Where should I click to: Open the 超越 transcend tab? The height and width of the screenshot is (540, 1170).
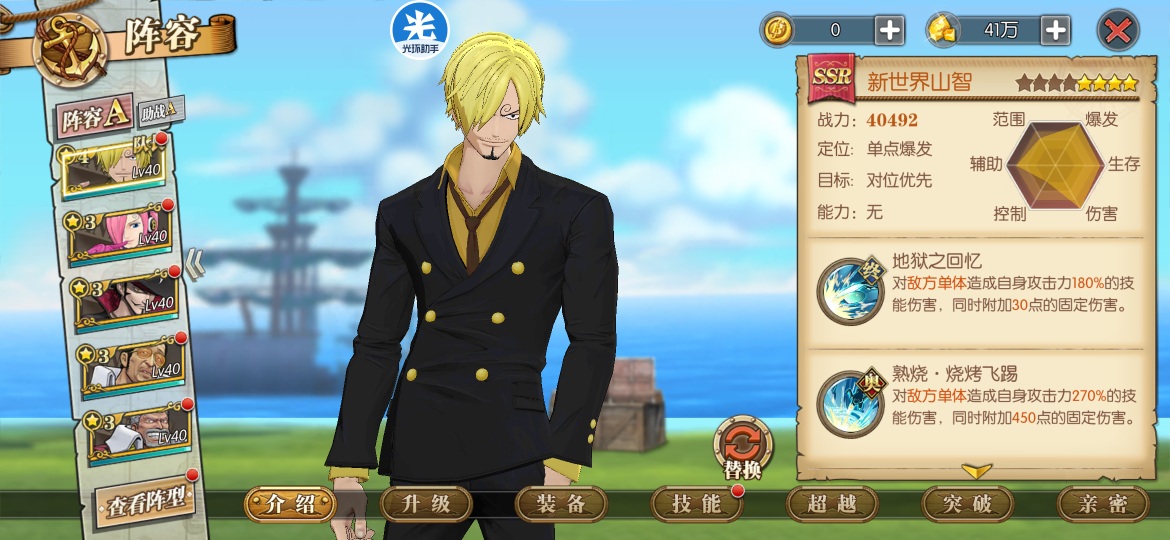pyautogui.click(x=833, y=504)
